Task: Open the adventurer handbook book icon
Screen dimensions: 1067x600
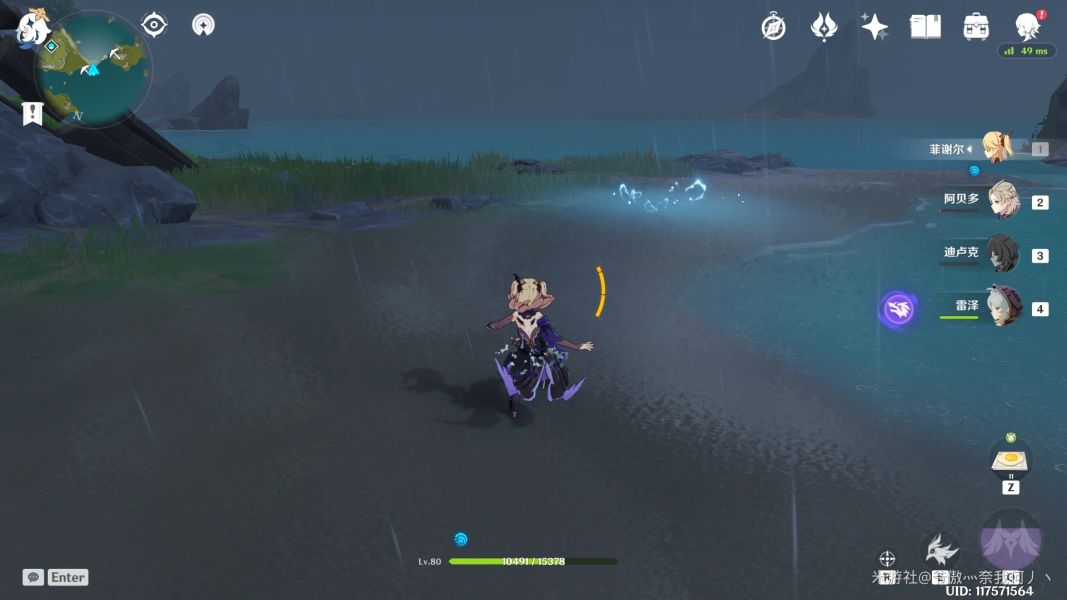Action: pyautogui.click(x=925, y=27)
